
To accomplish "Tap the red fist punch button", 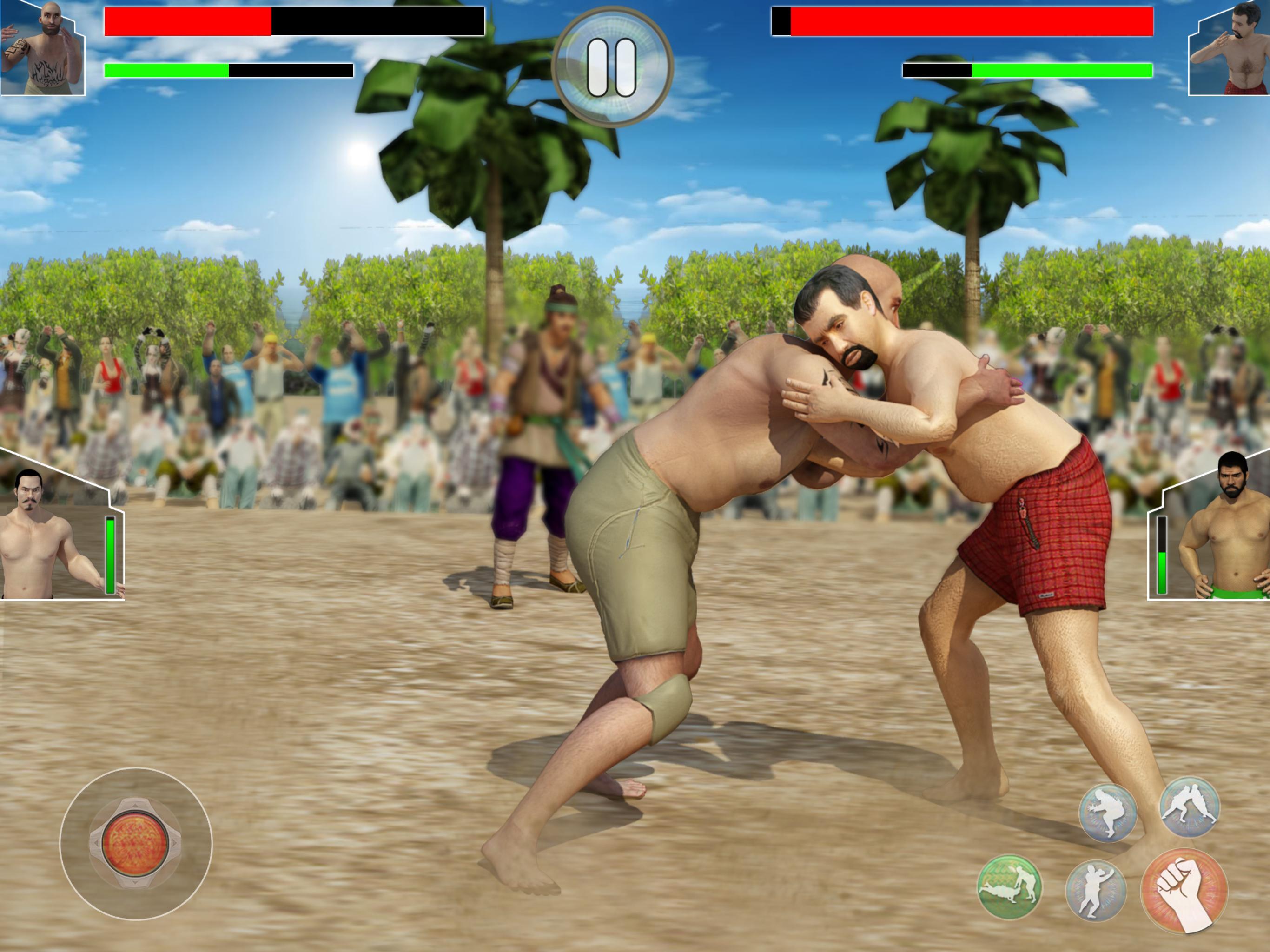I will pyautogui.click(x=1184, y=891).
